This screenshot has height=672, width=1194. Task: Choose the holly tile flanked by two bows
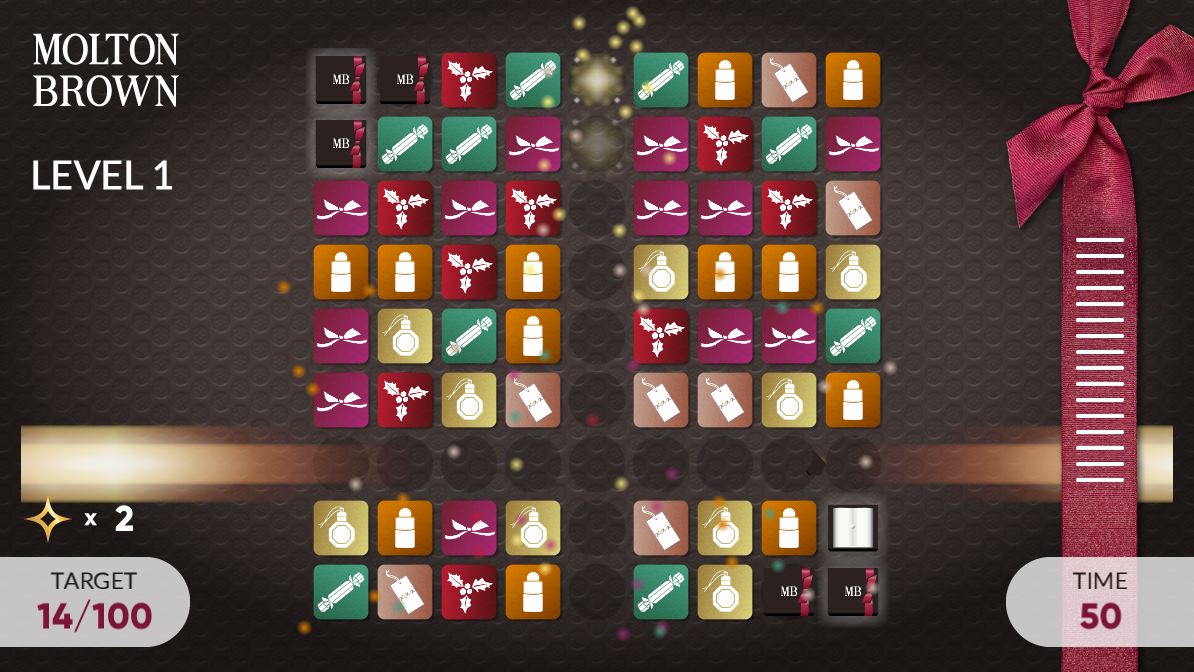(405, 208)
